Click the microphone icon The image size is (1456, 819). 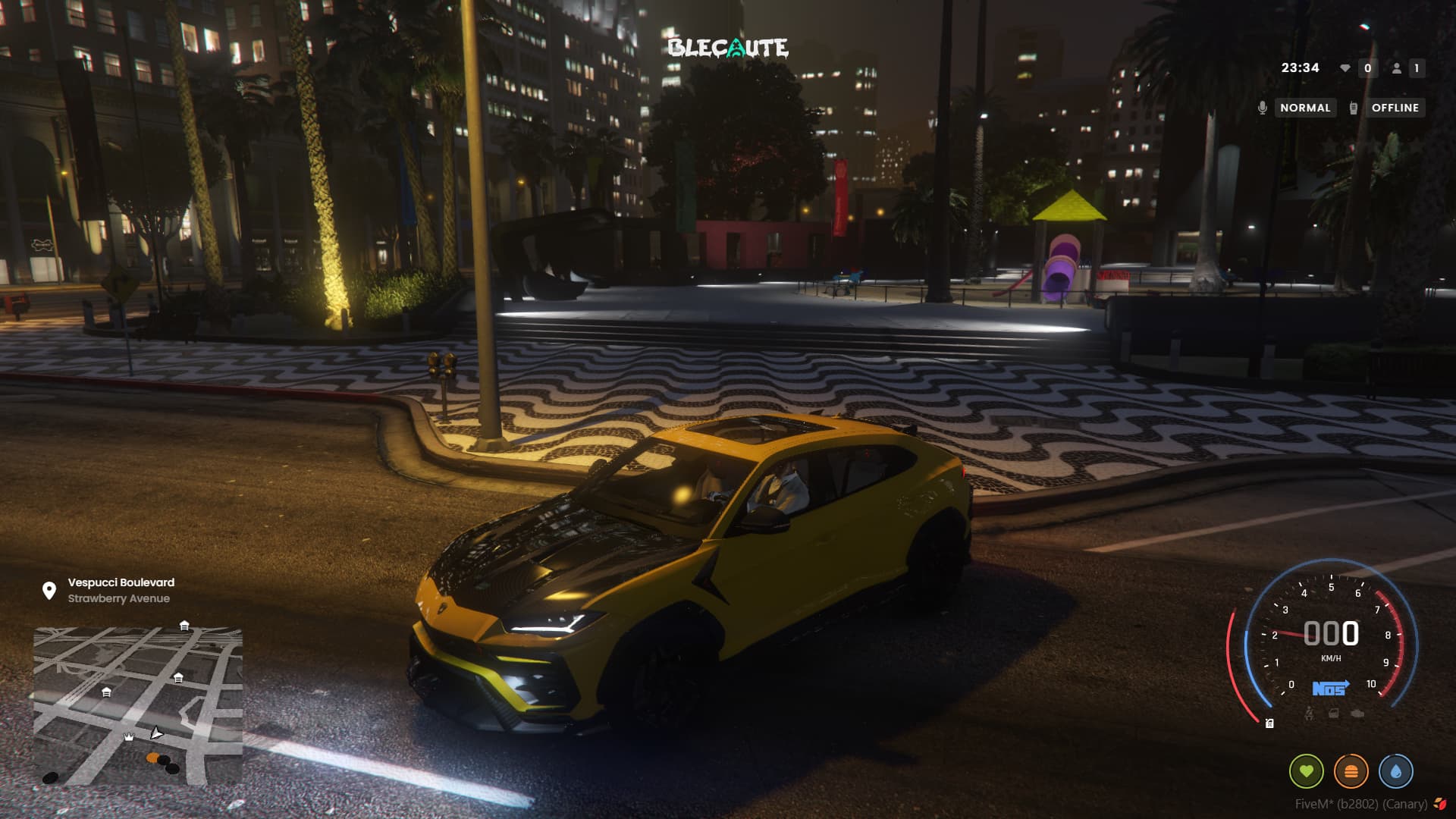tap(1262, 108)
